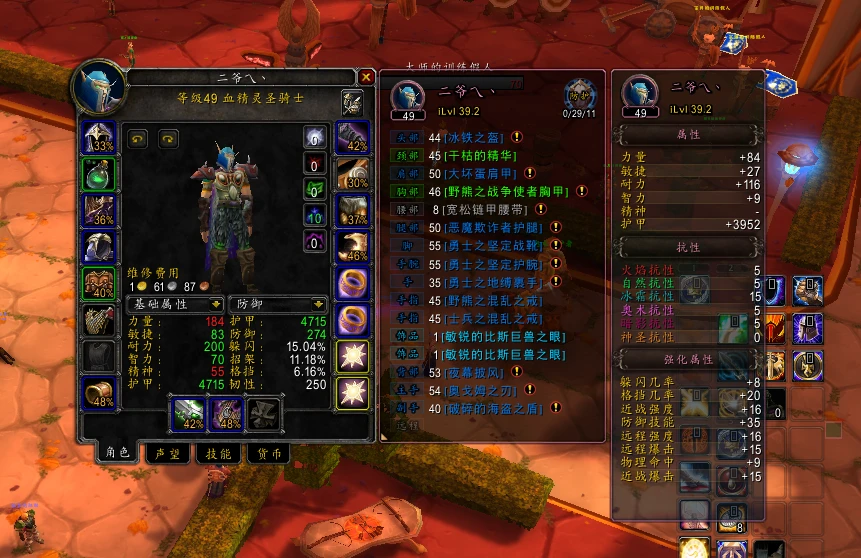
Task: Select the gauntlet slot showing 42%
Action: coord(352,138)
